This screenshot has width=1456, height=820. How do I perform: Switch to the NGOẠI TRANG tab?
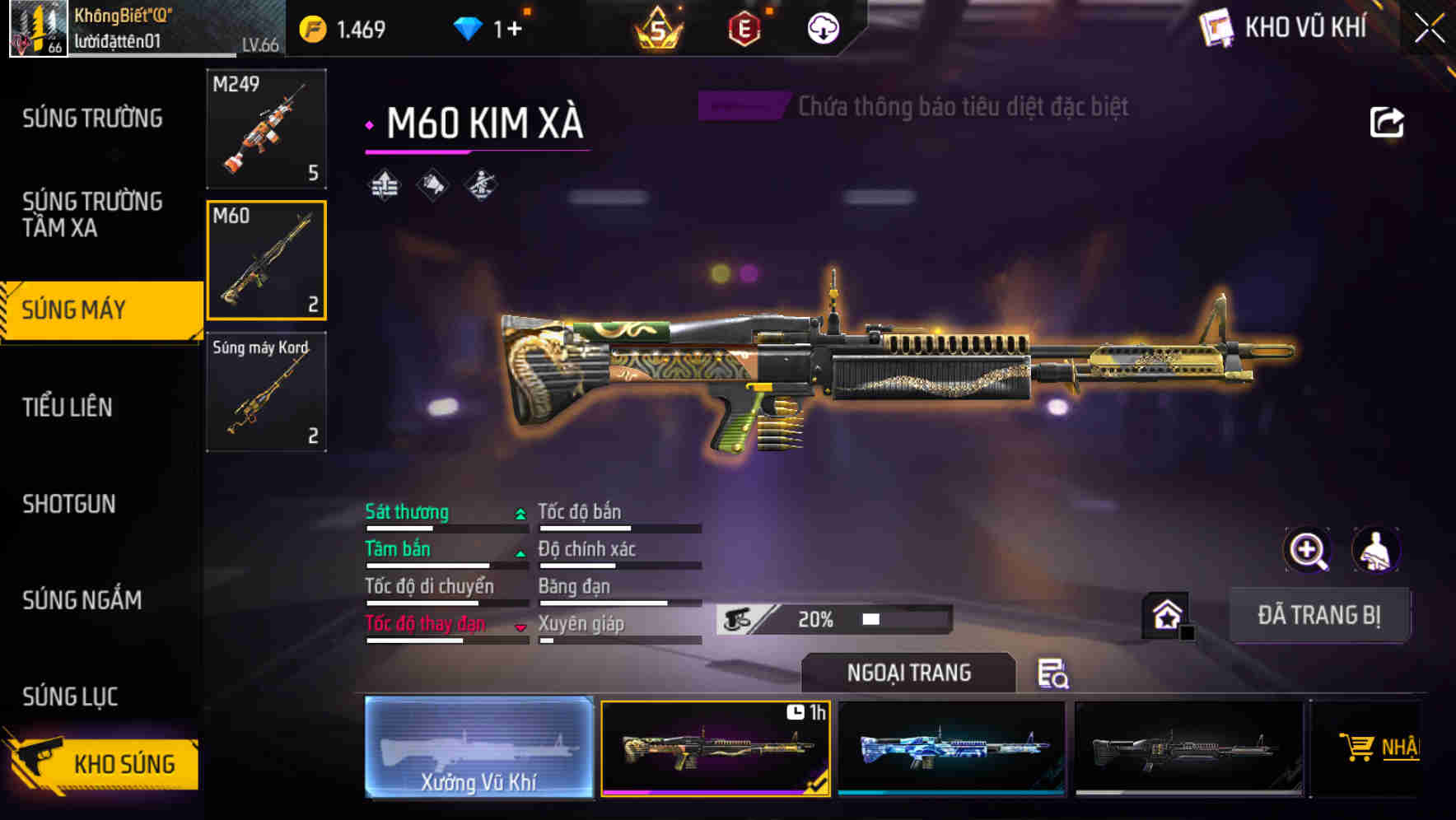click(909, 672)
